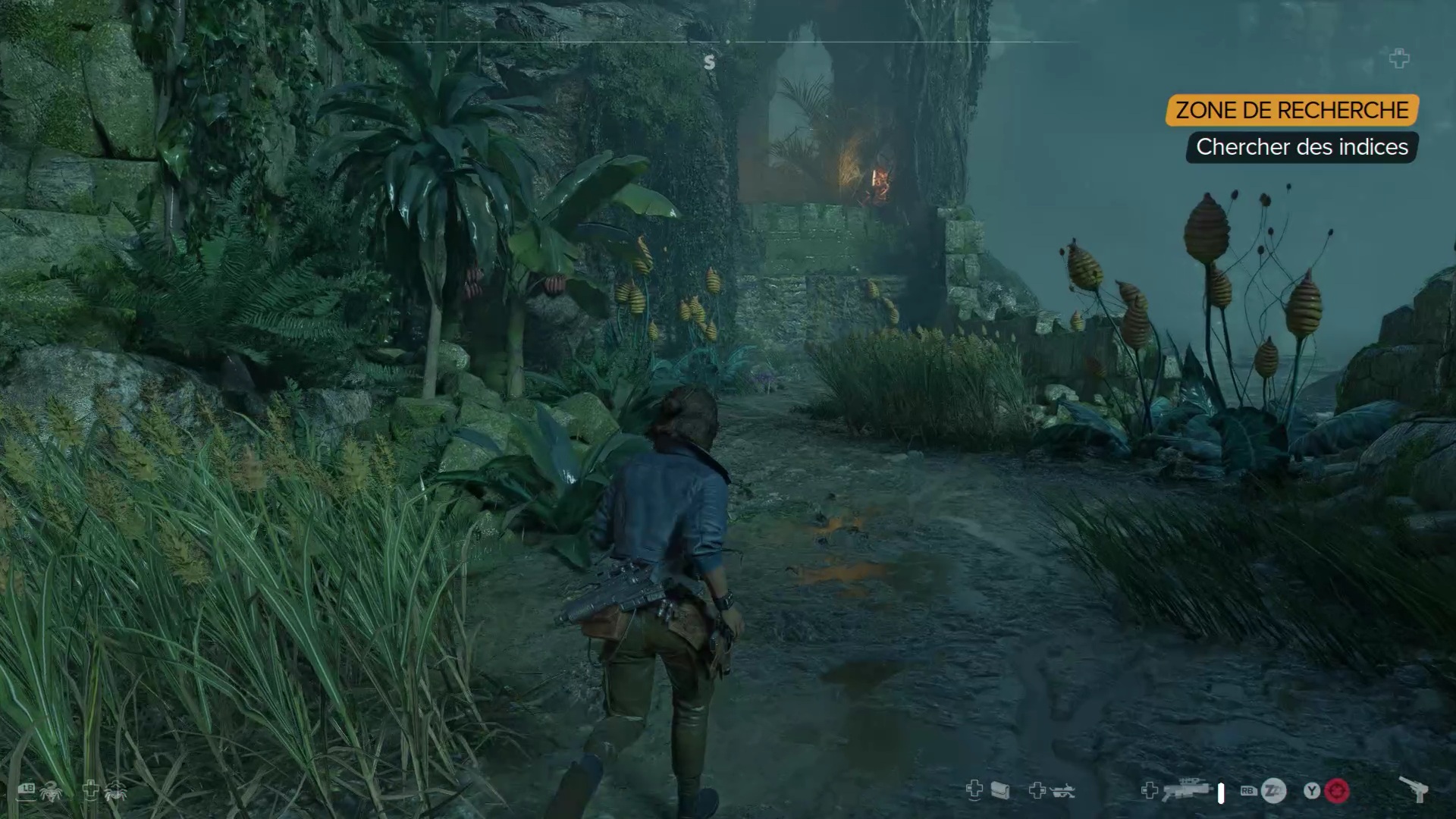Select the speeder bike icon
The height and width of the screenshot is (819, 1456).
pyautogui.click(x=1062, y=792)
